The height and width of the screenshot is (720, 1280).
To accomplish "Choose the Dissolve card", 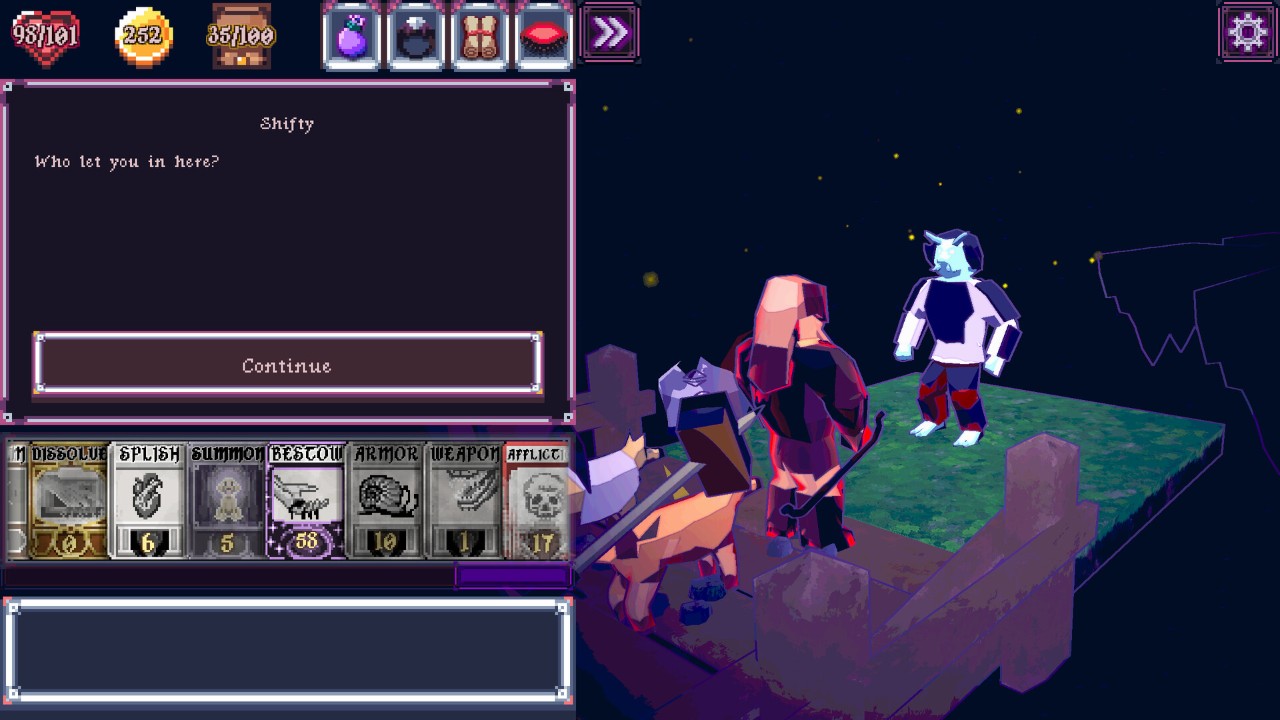I will coord(68,500).
